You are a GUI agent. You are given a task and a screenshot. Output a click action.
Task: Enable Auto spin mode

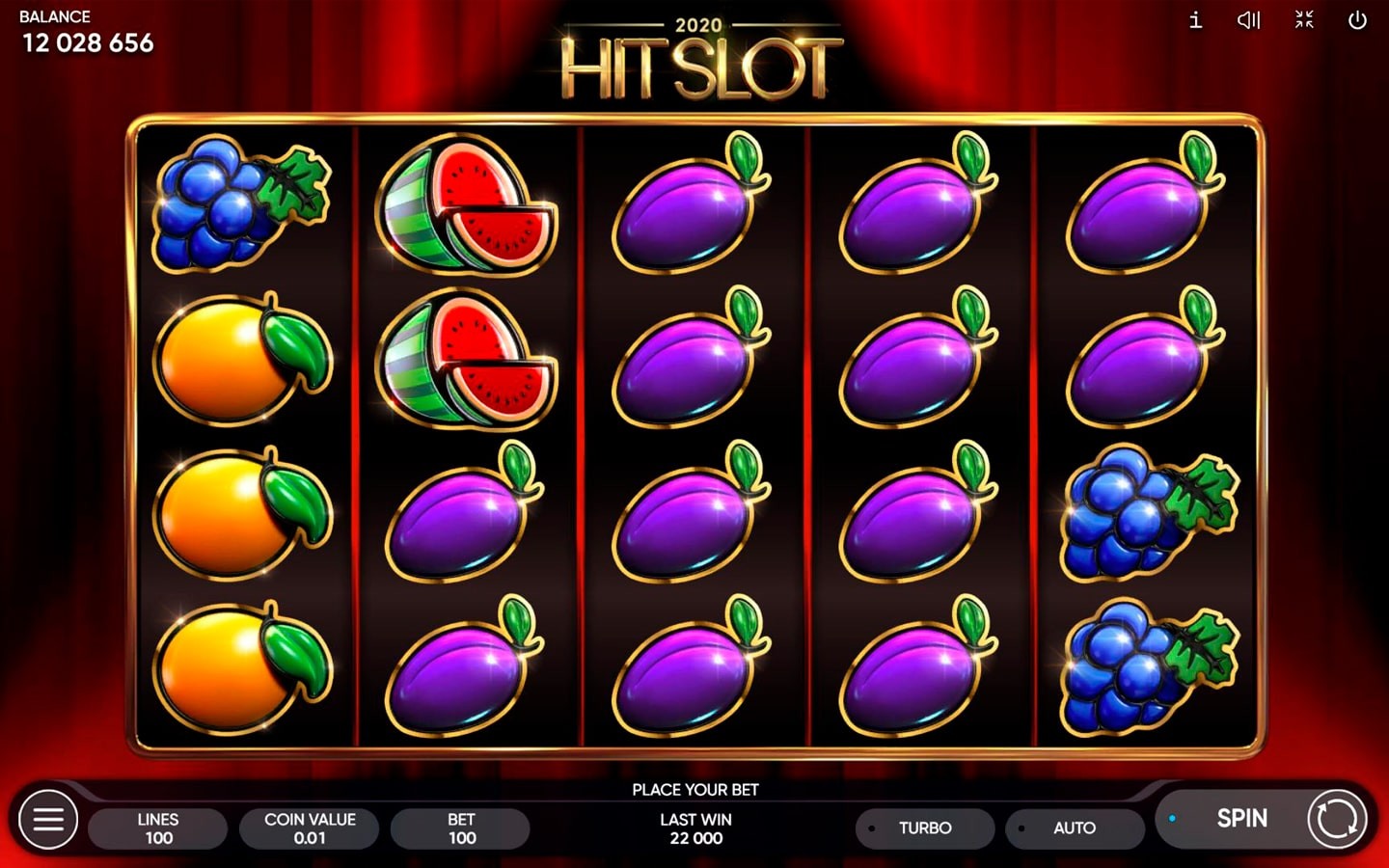coord(1075,827)
